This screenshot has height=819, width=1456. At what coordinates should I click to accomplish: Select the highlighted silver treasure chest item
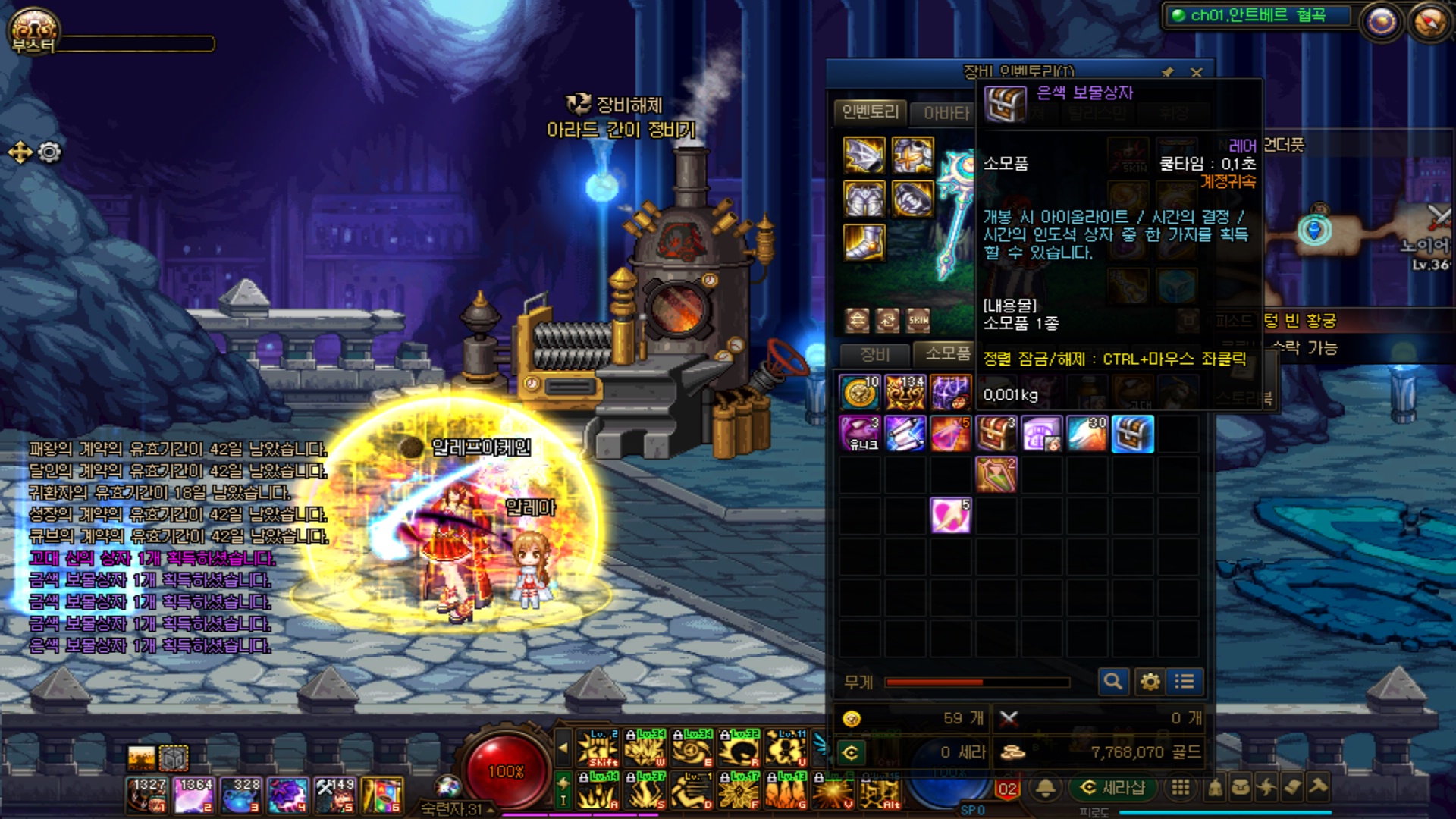click(x=1132, y=434)
